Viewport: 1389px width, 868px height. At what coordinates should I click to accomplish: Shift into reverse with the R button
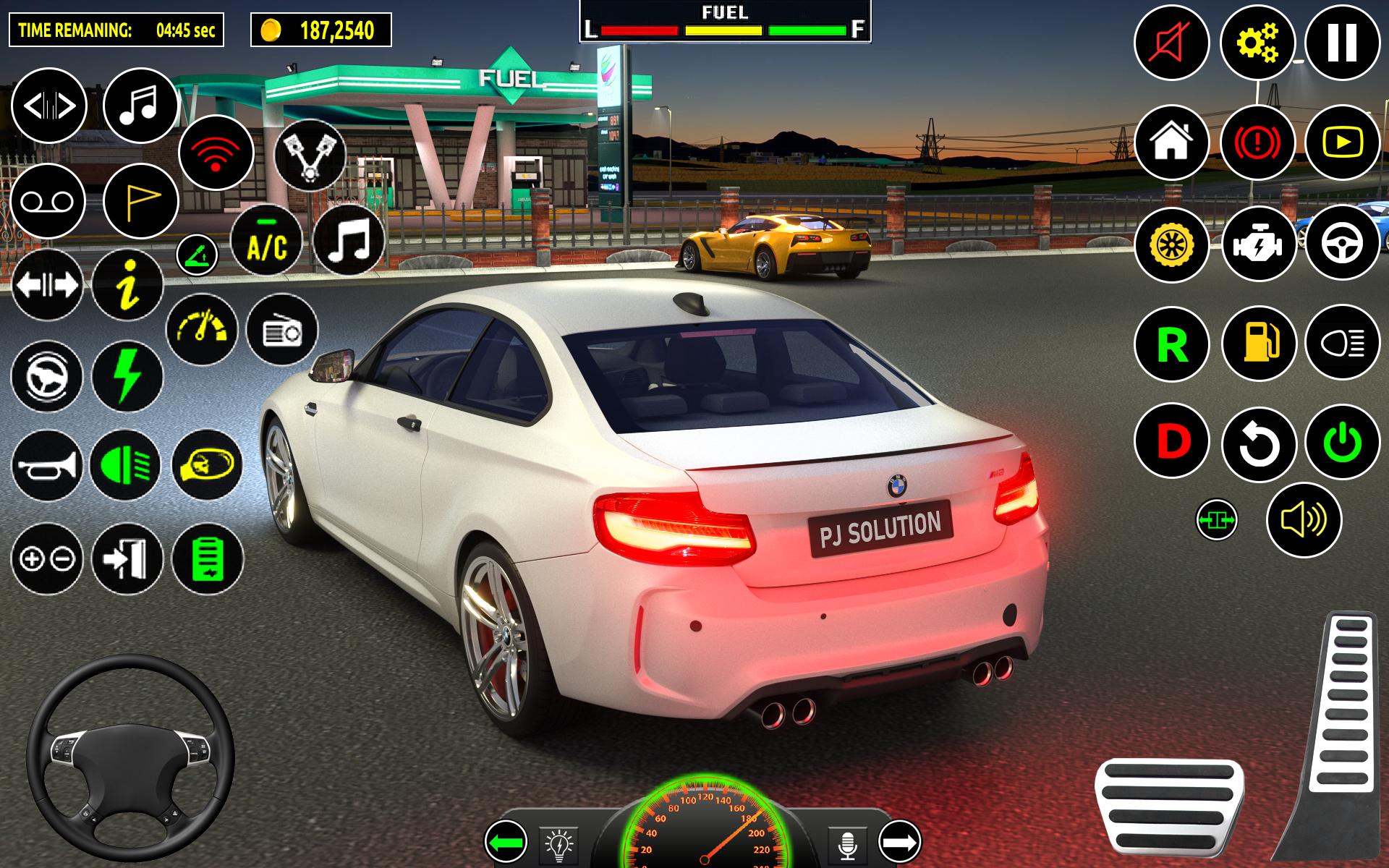click(1171, 344)
